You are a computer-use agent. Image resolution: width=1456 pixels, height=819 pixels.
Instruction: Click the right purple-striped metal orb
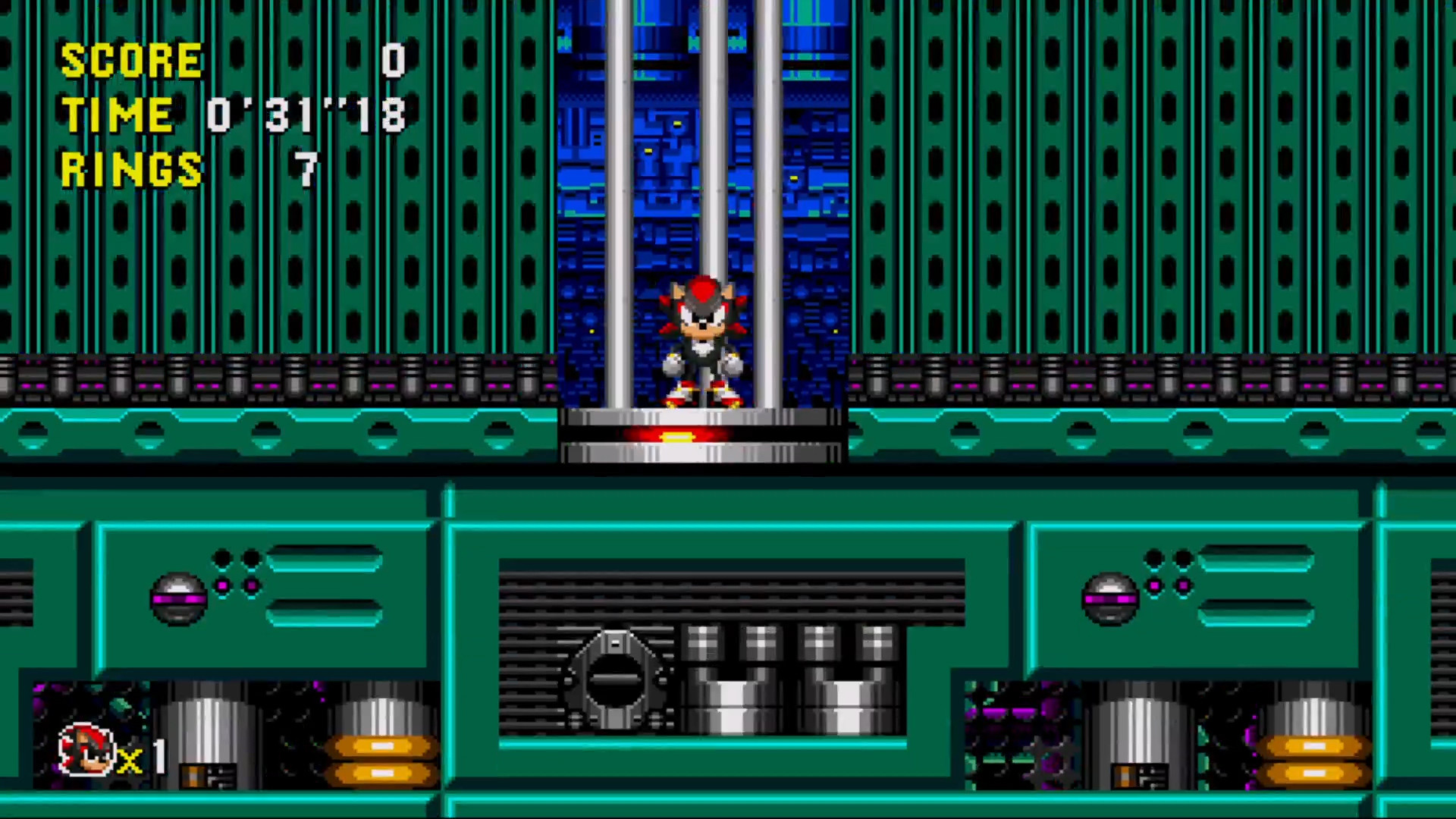pyautogui.click(x=1111, y=596)
